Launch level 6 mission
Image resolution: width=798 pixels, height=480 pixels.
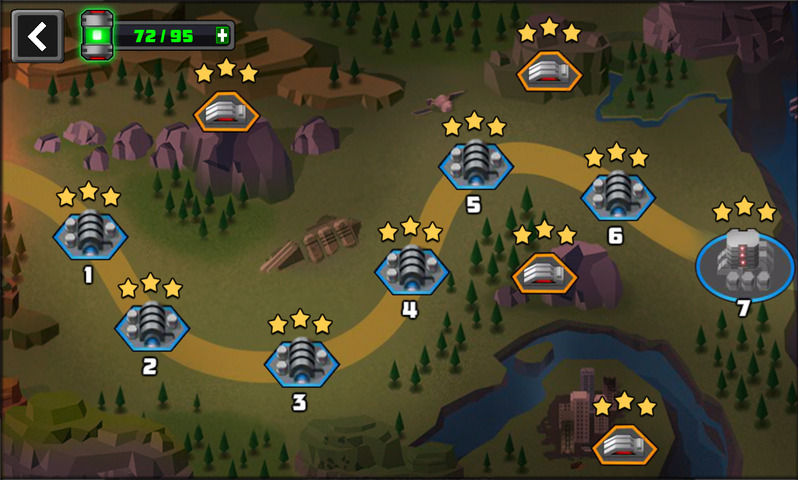(617, 194)
